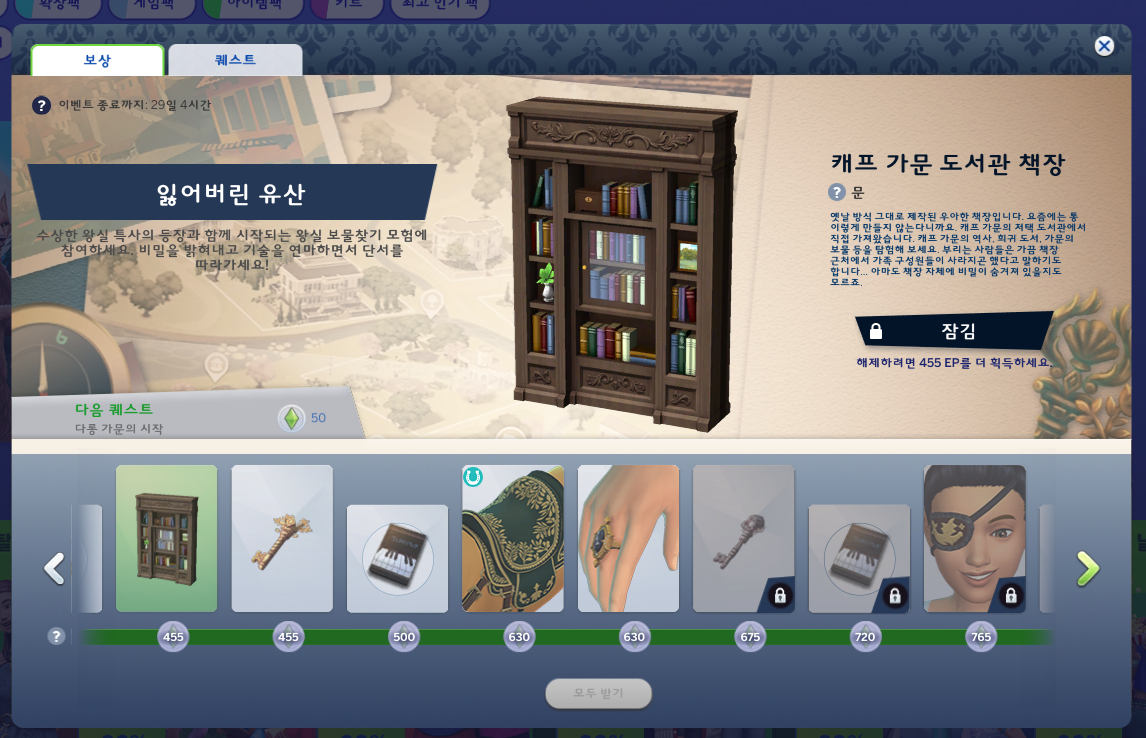Screen dimensions: 1146x738
Task: Pick the ring on hand reward
Action: coord(628,538)
